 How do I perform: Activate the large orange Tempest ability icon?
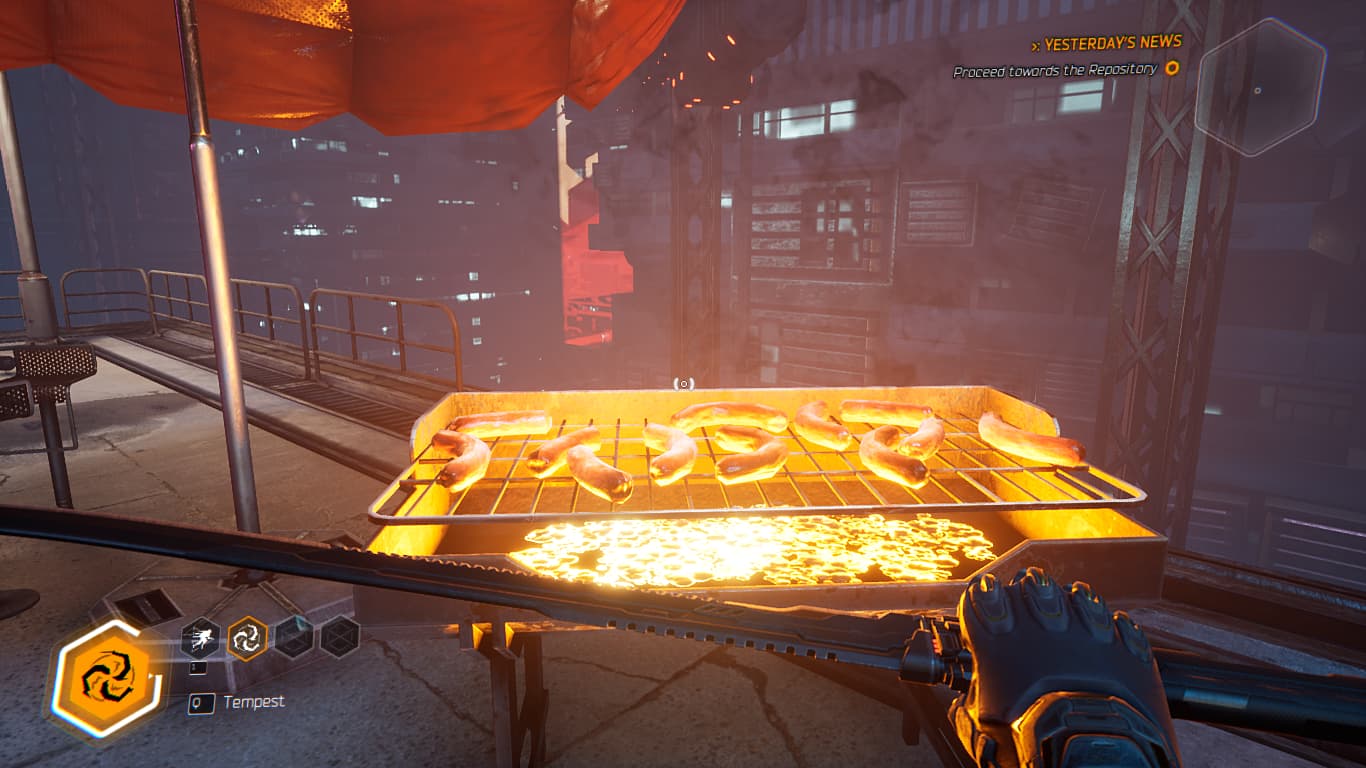click(108, 681)
